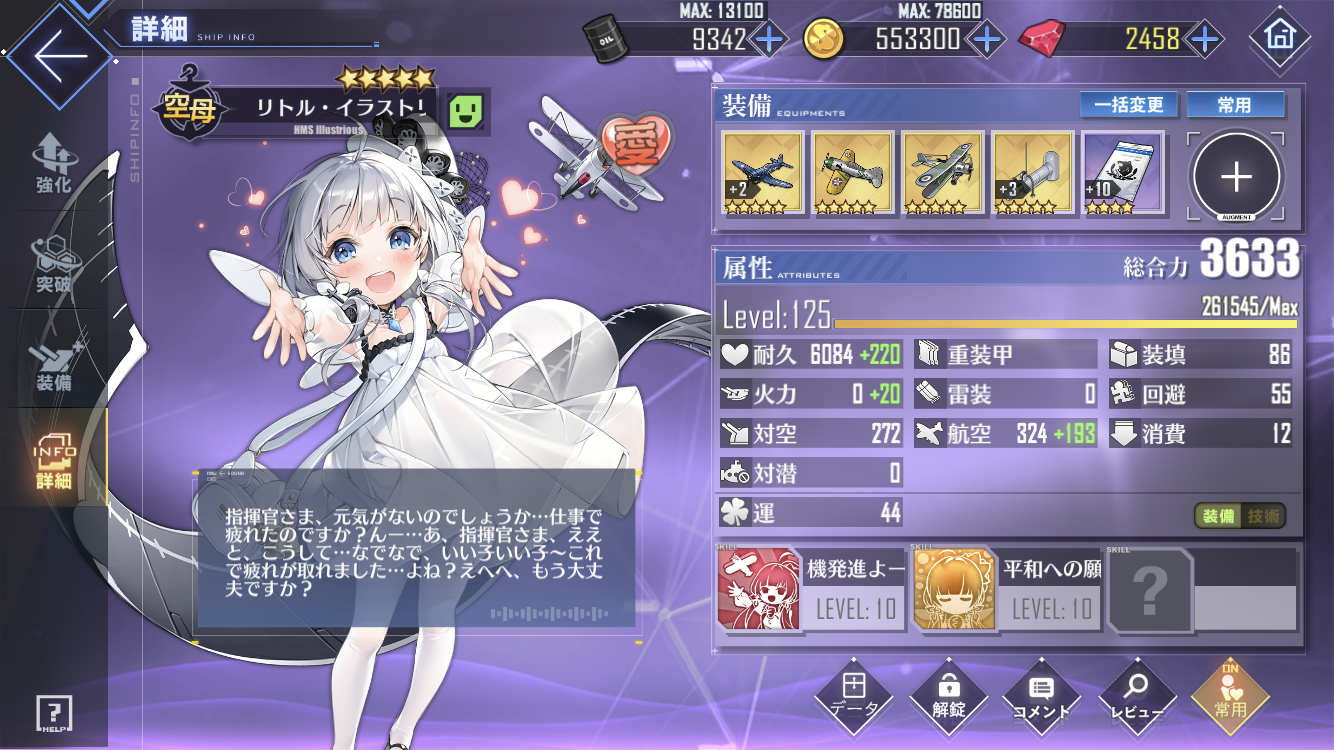Open the 強化 enhancement tab
The height and width of the screenshot is (750, 1334).
click(x=52, y=164)
